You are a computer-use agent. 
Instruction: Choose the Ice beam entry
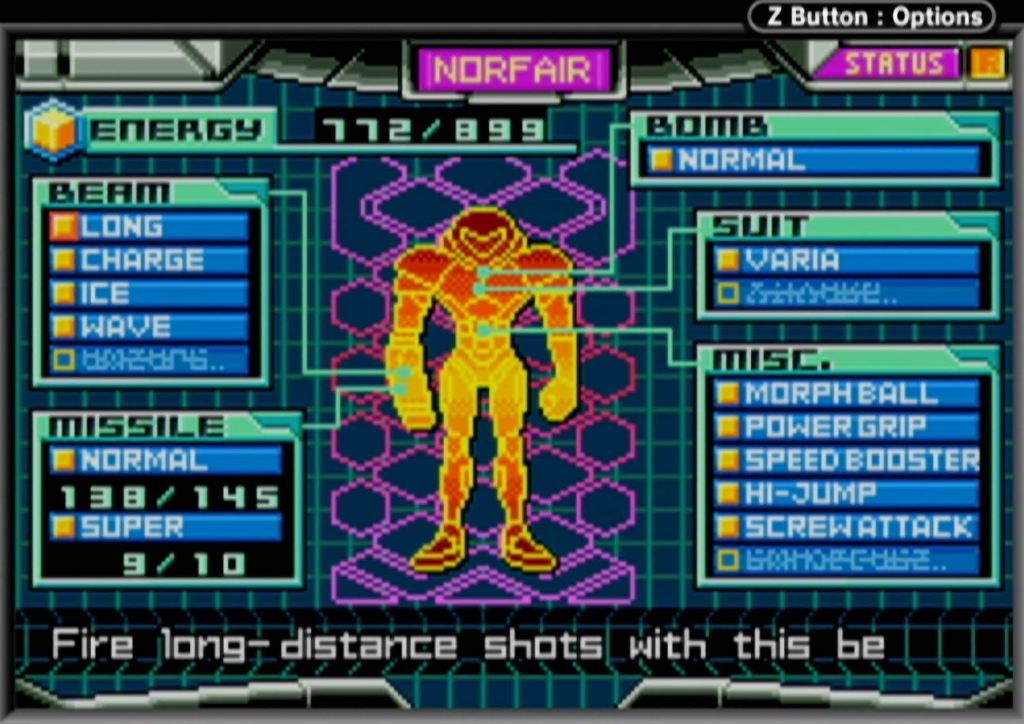coord(150,293)
